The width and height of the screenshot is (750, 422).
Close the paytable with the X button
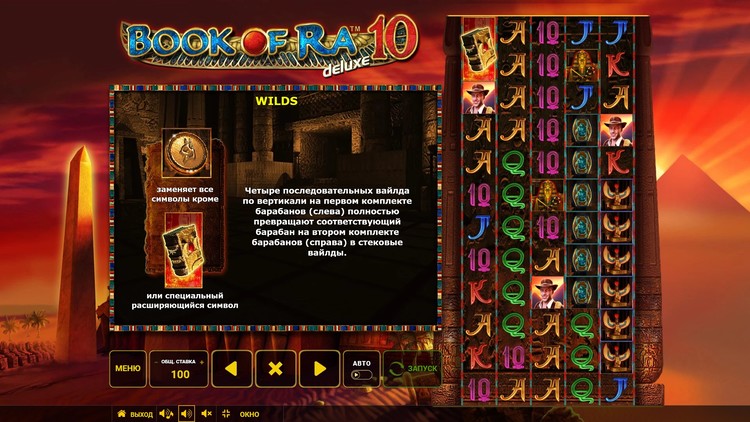276,368
